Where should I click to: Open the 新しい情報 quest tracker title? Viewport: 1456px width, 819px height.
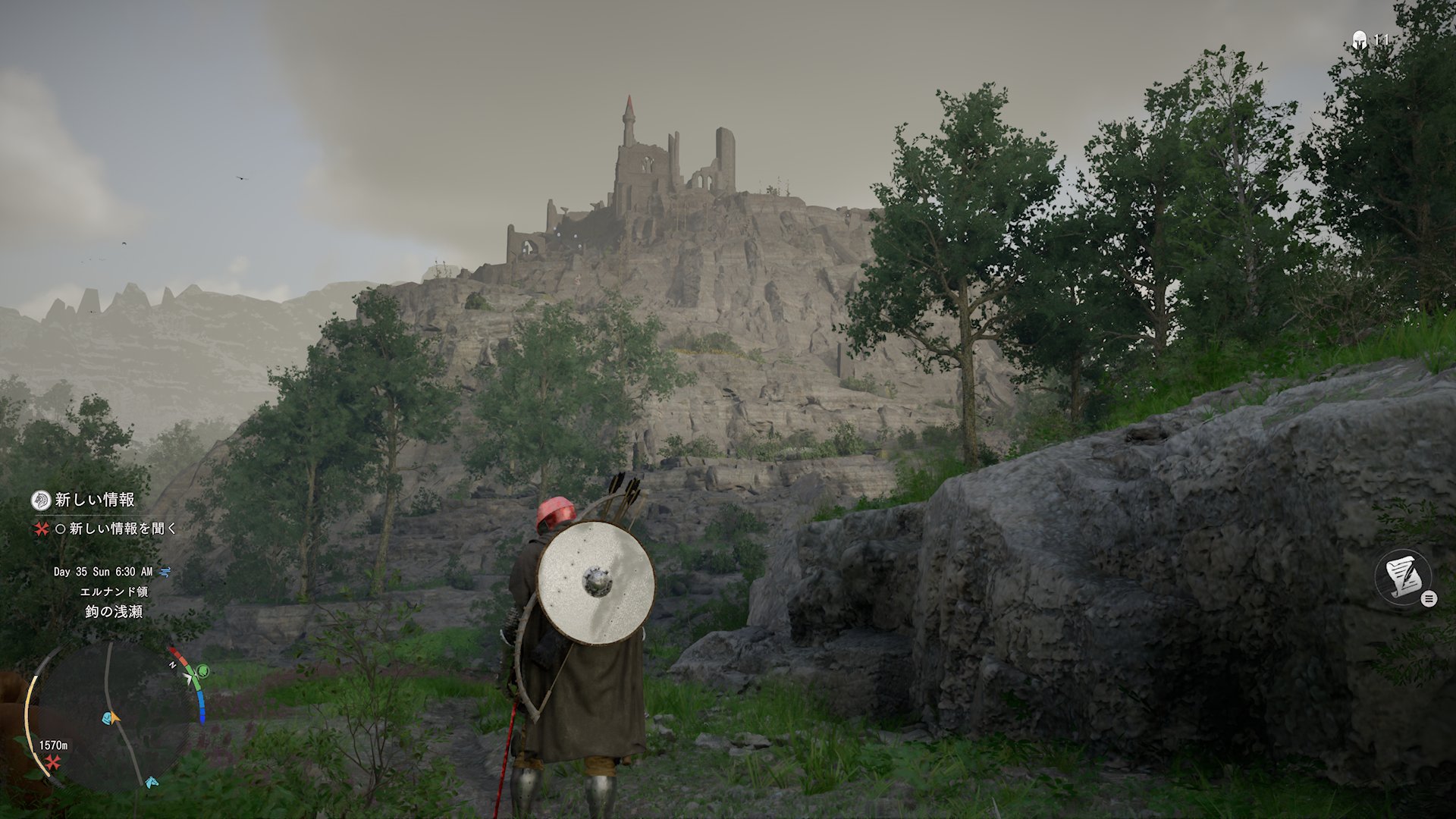(95, 500)
